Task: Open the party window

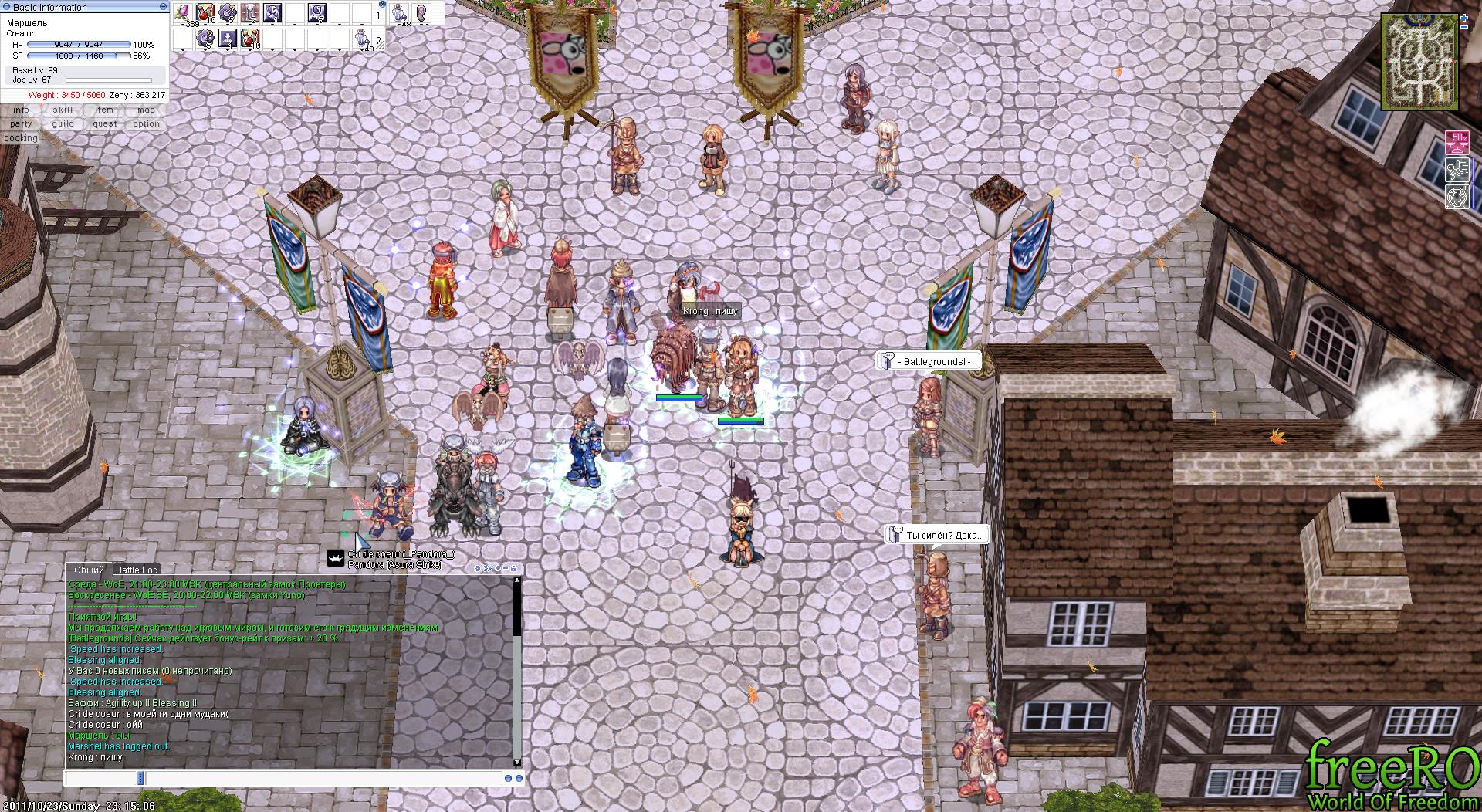Action: 21,124
